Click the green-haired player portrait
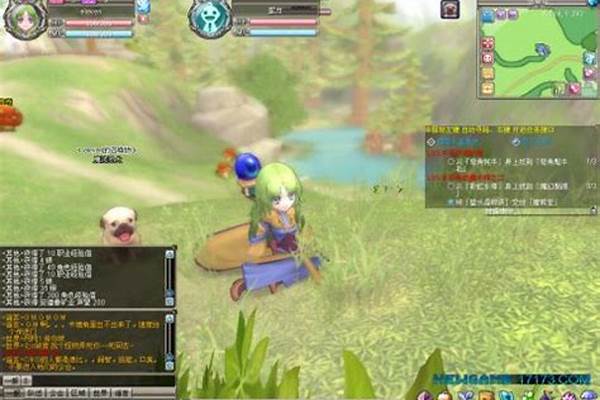The height and width of the screenshot is (400, 600). click(24, 20)
